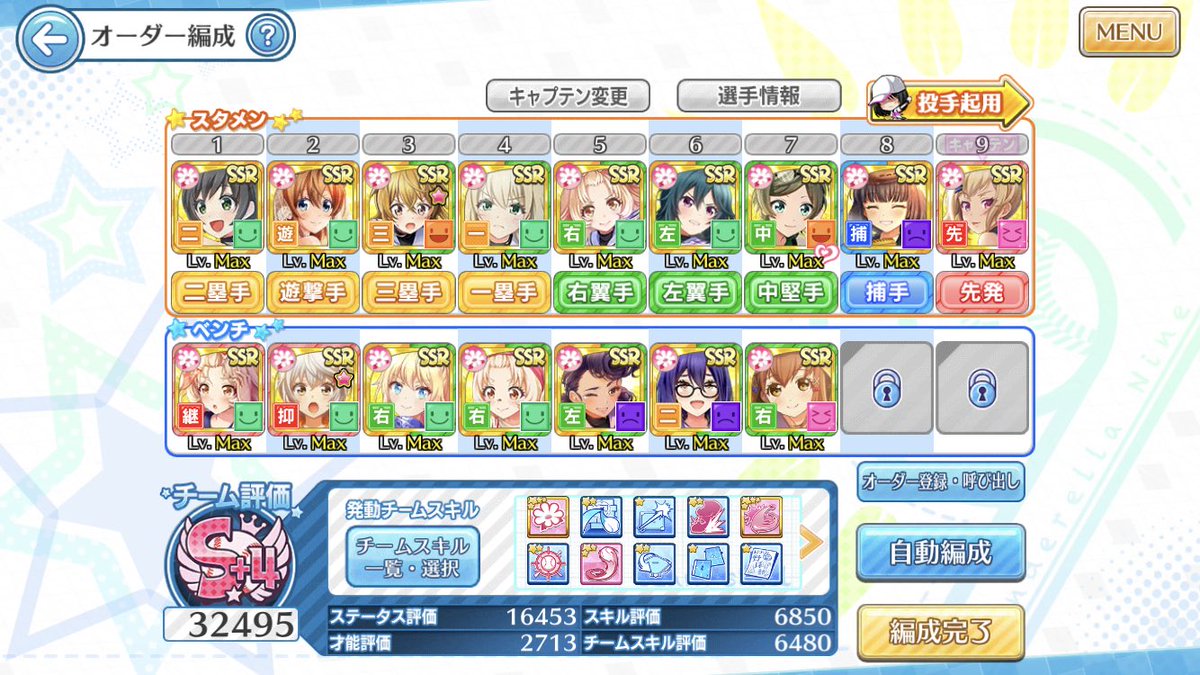Activate 自動編成 auto formation
The height and width of the screenshot is (675, 1200).
click(x=940, y=553)
